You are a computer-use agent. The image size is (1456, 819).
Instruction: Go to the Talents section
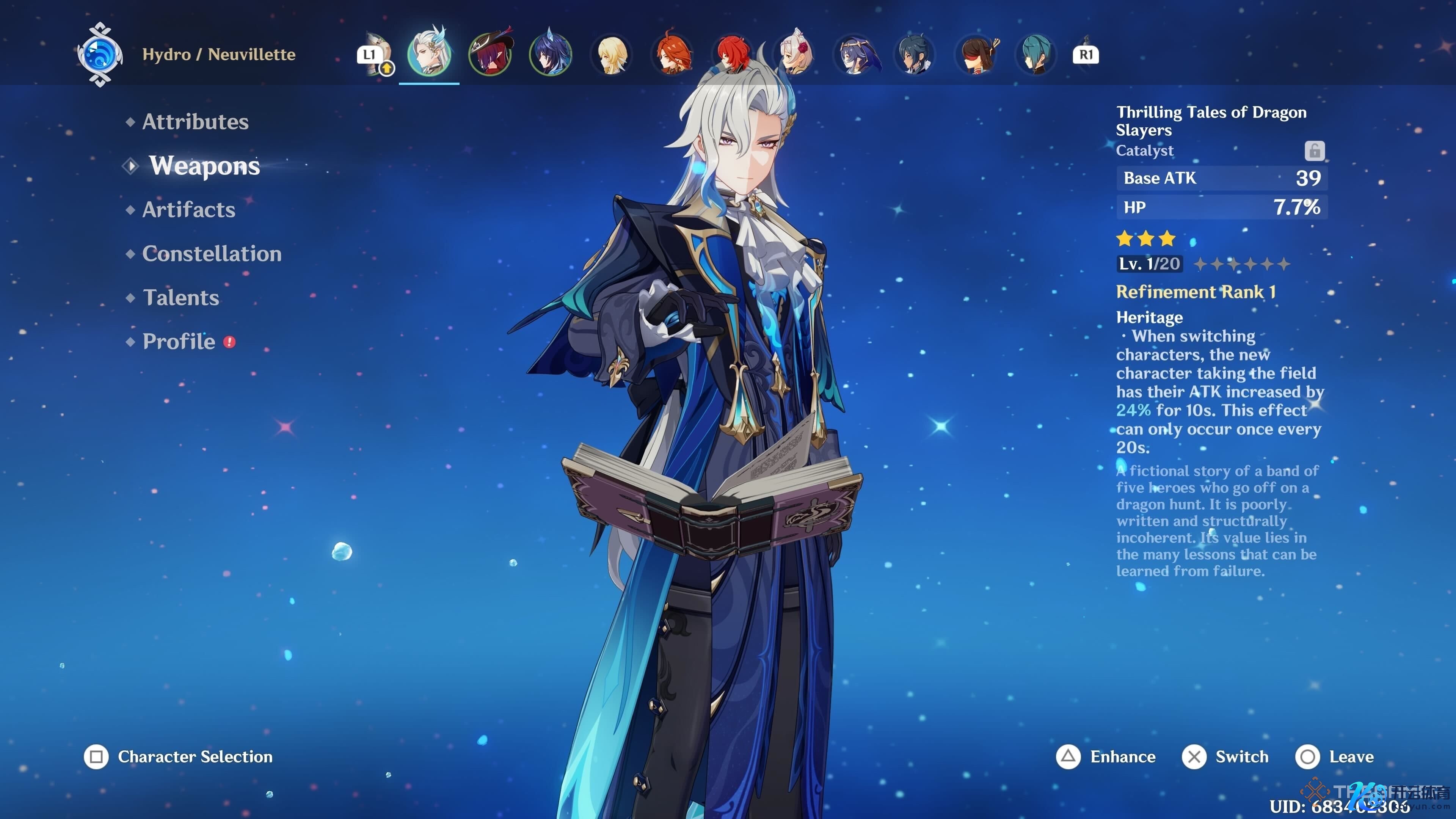click(181, 298)
